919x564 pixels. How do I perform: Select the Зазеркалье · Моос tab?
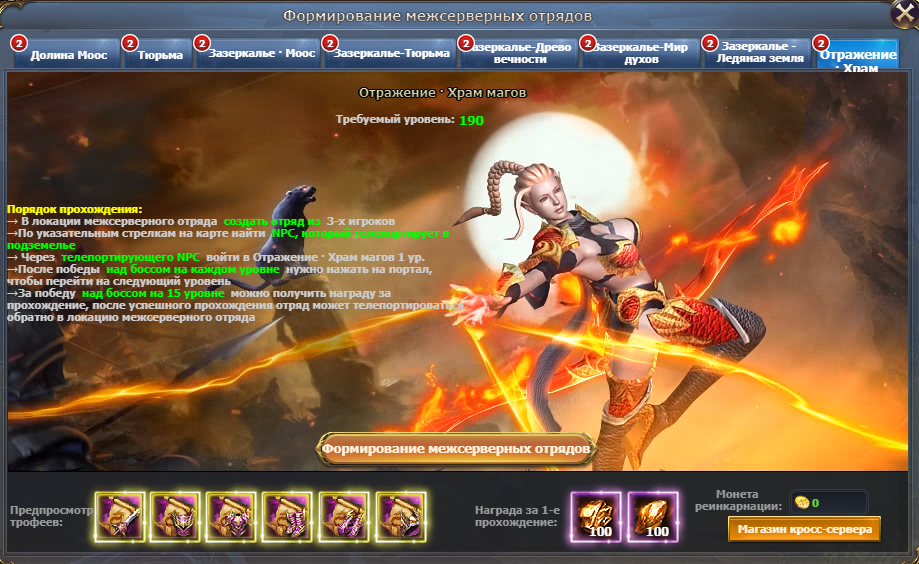[x=260, y=54]
